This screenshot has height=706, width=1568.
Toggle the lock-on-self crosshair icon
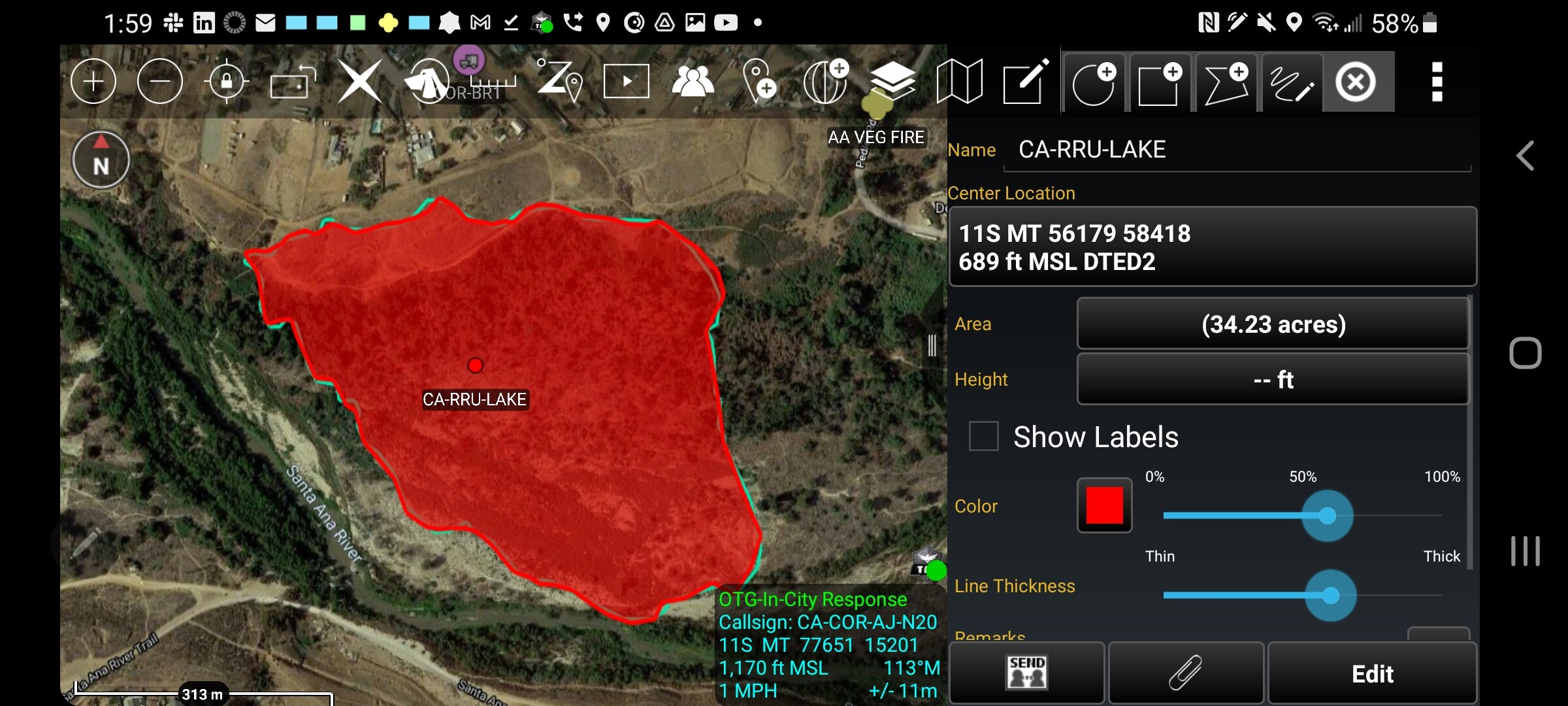pyautogui.click(x=227, y=82)
